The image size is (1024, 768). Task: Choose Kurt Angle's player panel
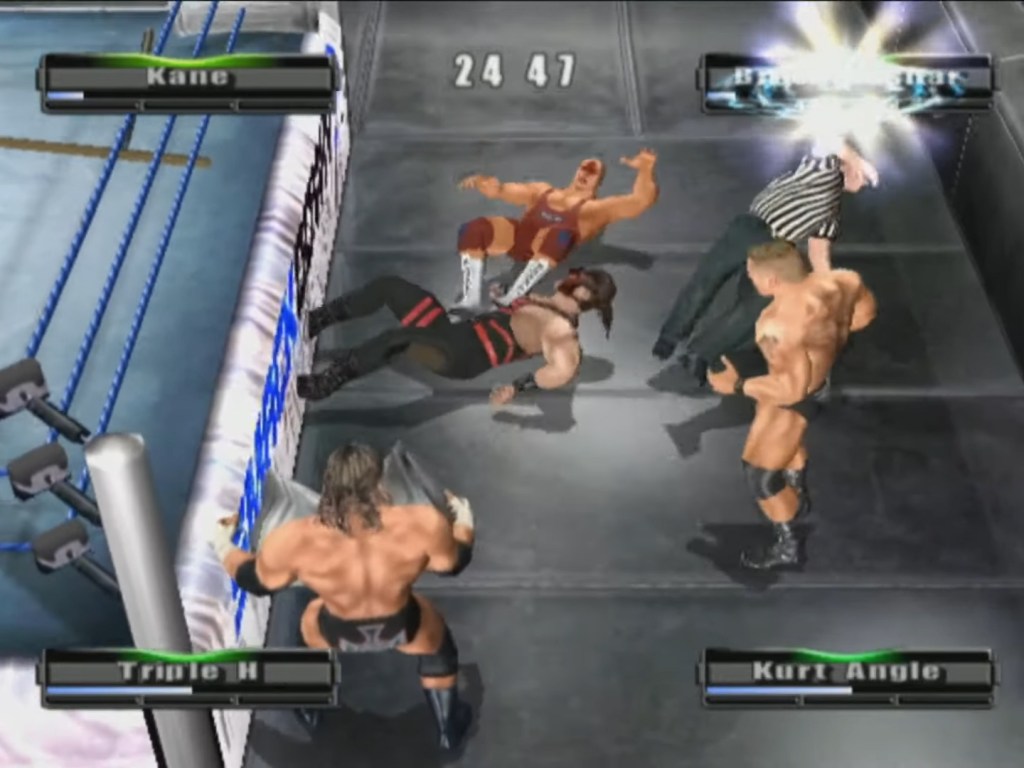pyautogui.click(x=847, y=676)
